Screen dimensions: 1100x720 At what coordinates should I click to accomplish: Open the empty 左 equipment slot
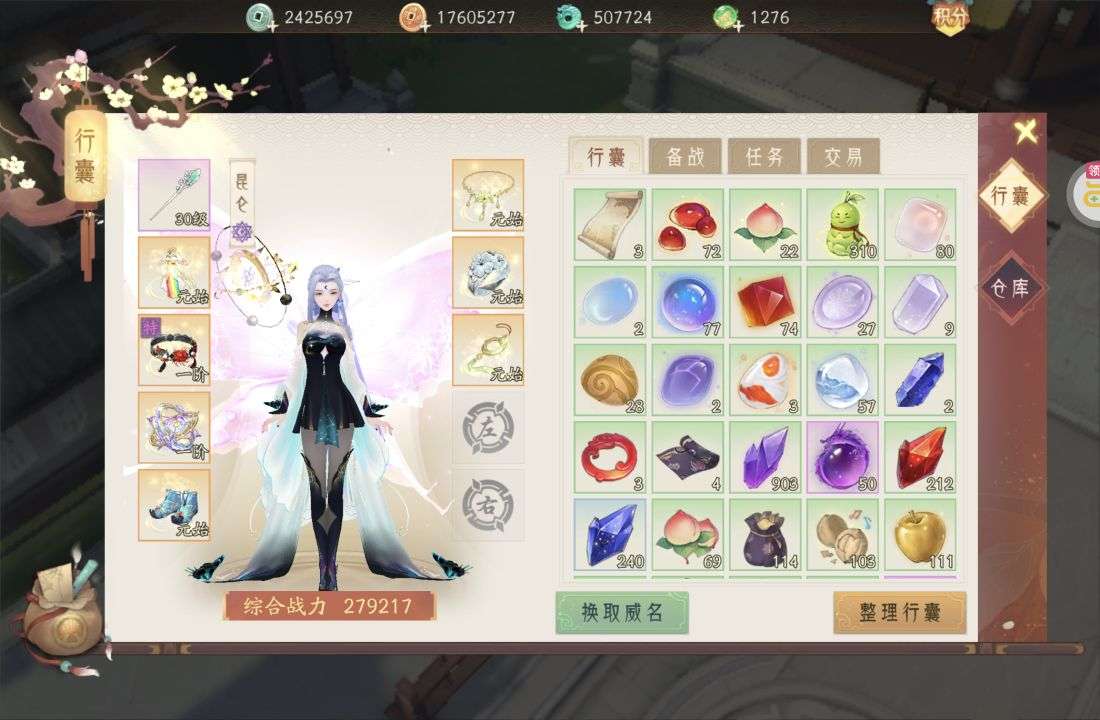click(488, 427)
